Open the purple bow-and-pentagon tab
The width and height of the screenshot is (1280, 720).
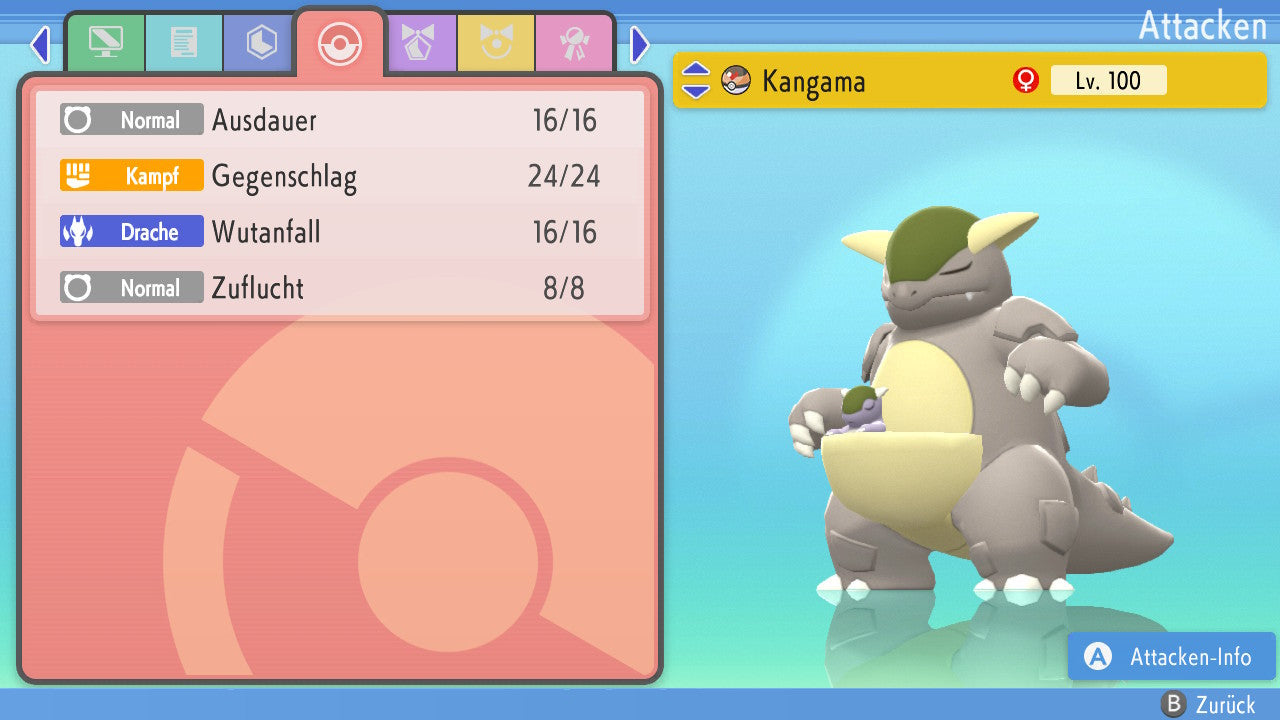[x=418, y=43]
